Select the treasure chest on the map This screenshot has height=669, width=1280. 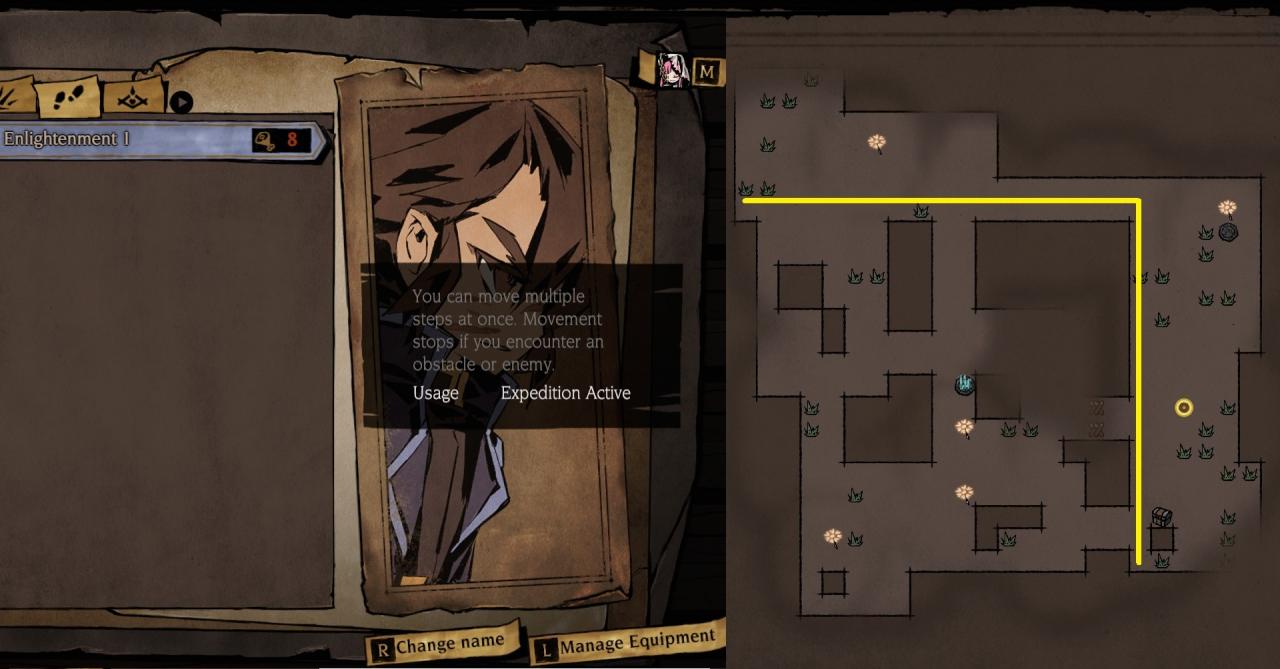point(1161,517)
